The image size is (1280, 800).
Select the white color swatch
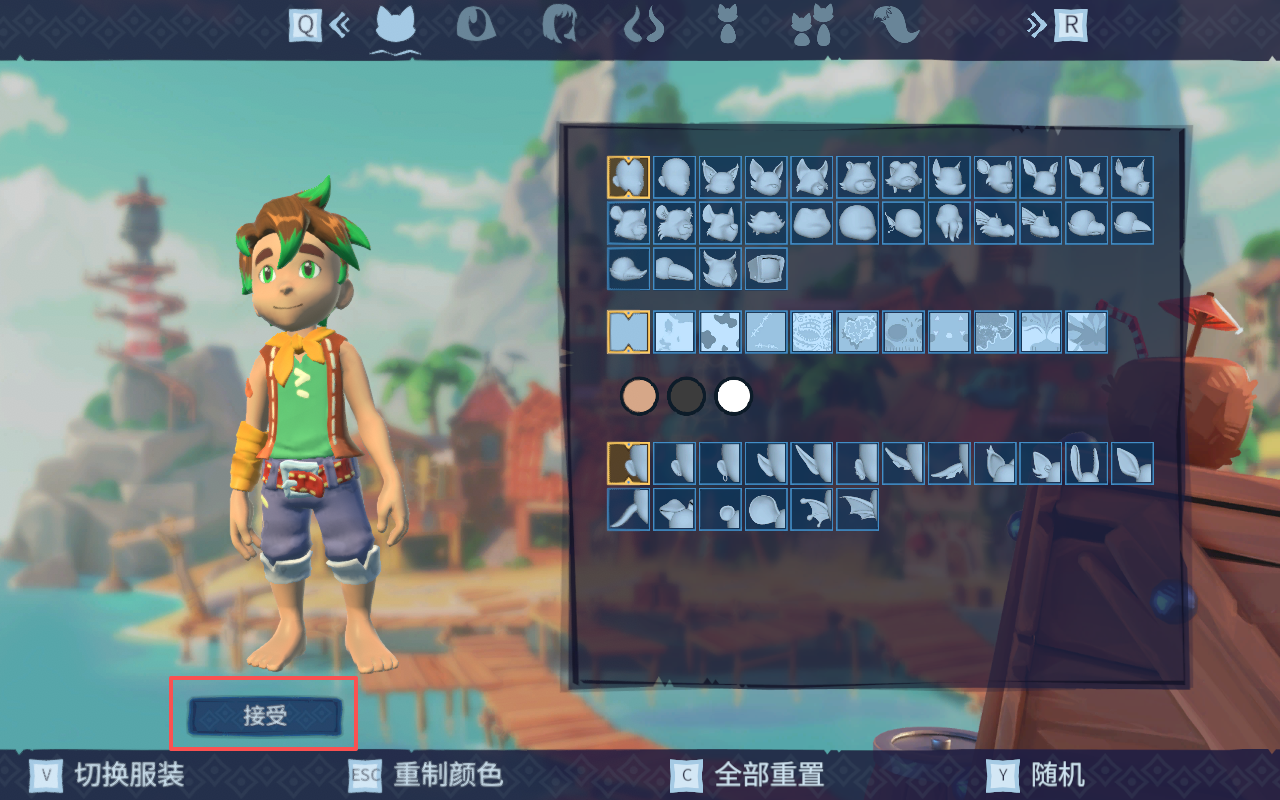point(734,396)
